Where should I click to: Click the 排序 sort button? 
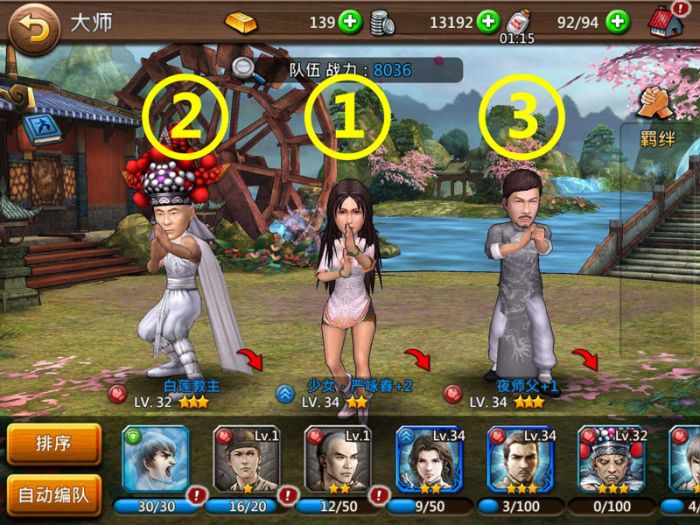54,444
